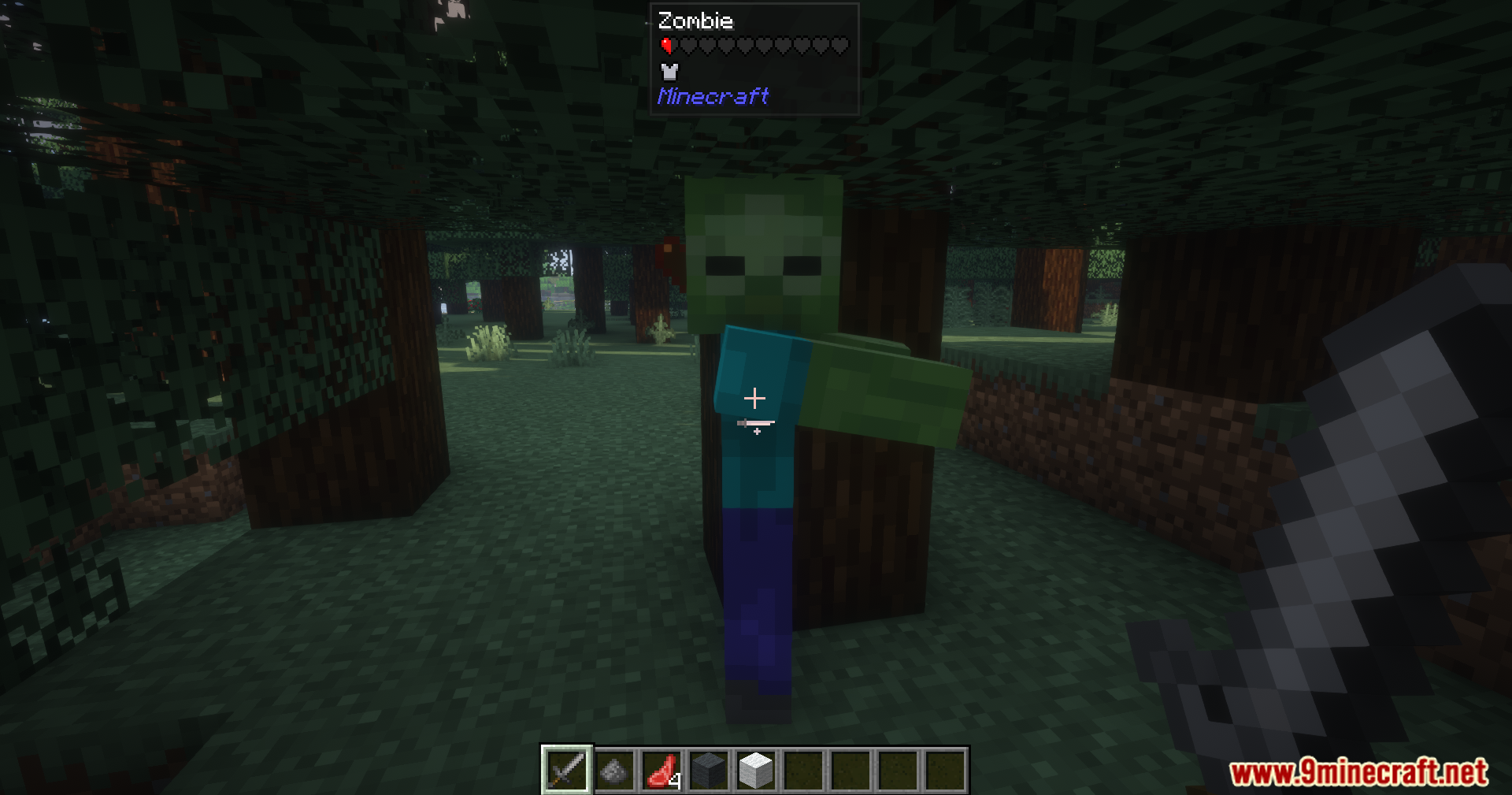
Task: Click the last empty heart in the tooltip
Action: (x=839, y=45)
